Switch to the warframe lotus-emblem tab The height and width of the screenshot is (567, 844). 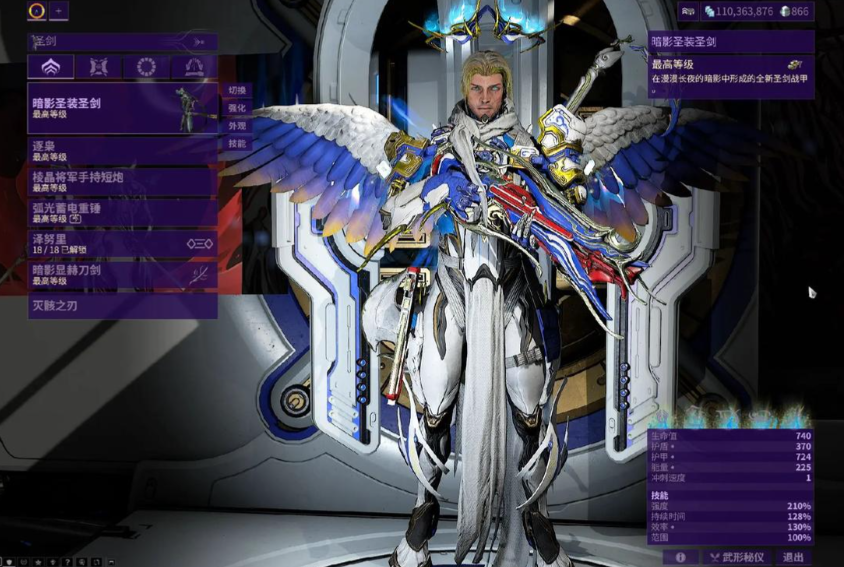(x=50, y=67)
